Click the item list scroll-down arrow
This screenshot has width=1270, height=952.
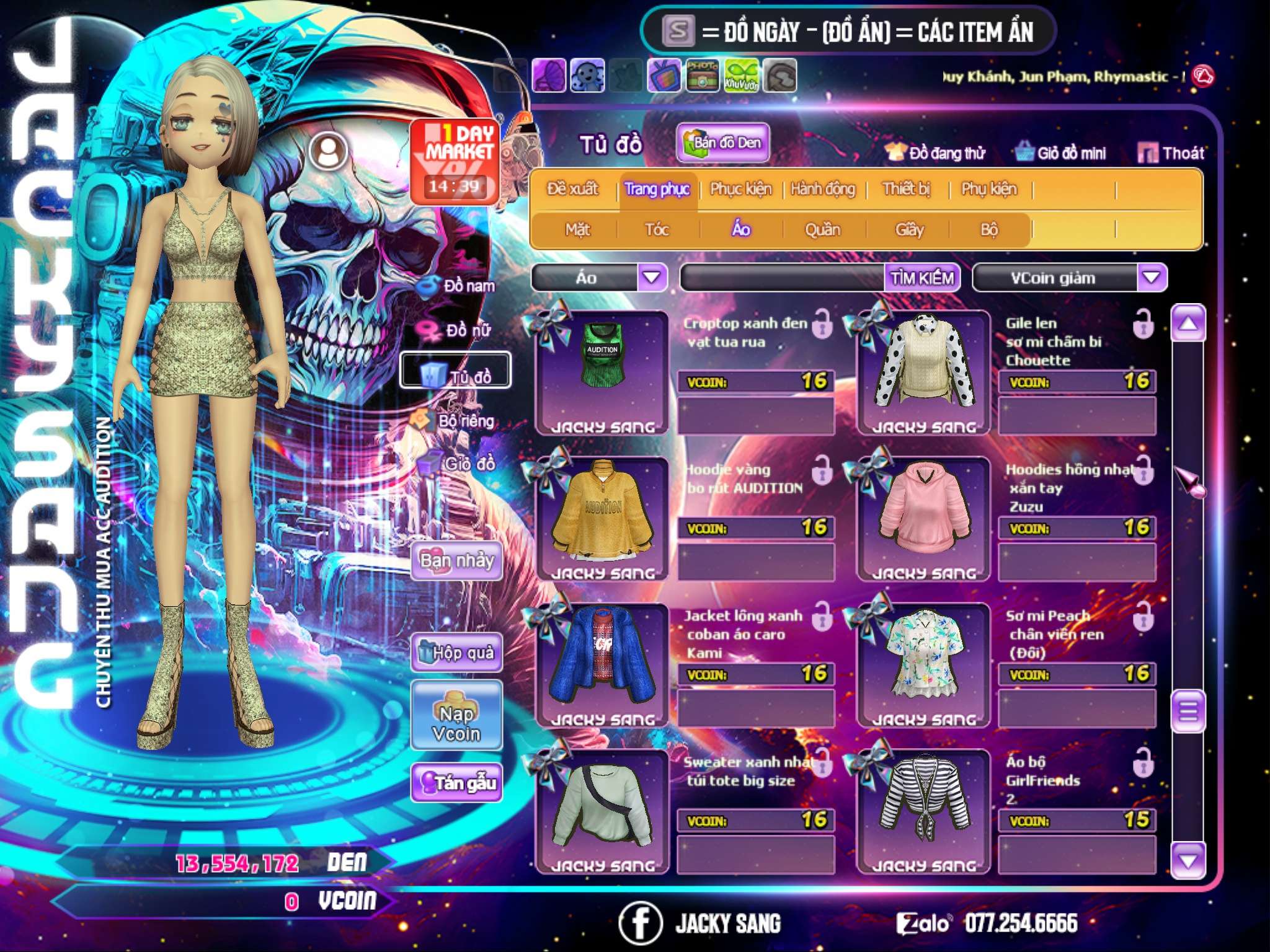1188,861
